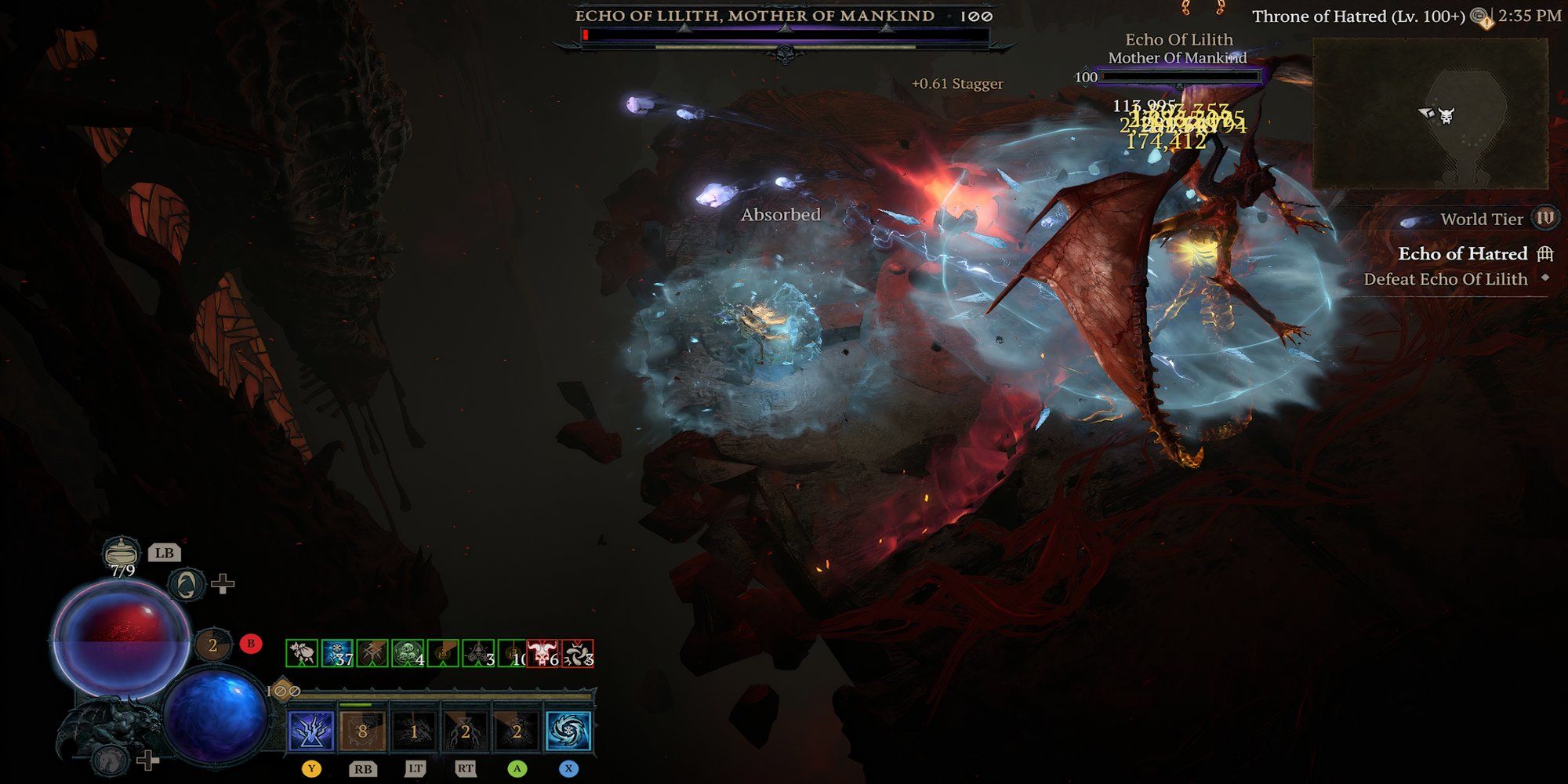Screen dimensions: 1568x784
Task: Select the Echo of Hatred quest tracker
Action: (x=1463, y=254)
